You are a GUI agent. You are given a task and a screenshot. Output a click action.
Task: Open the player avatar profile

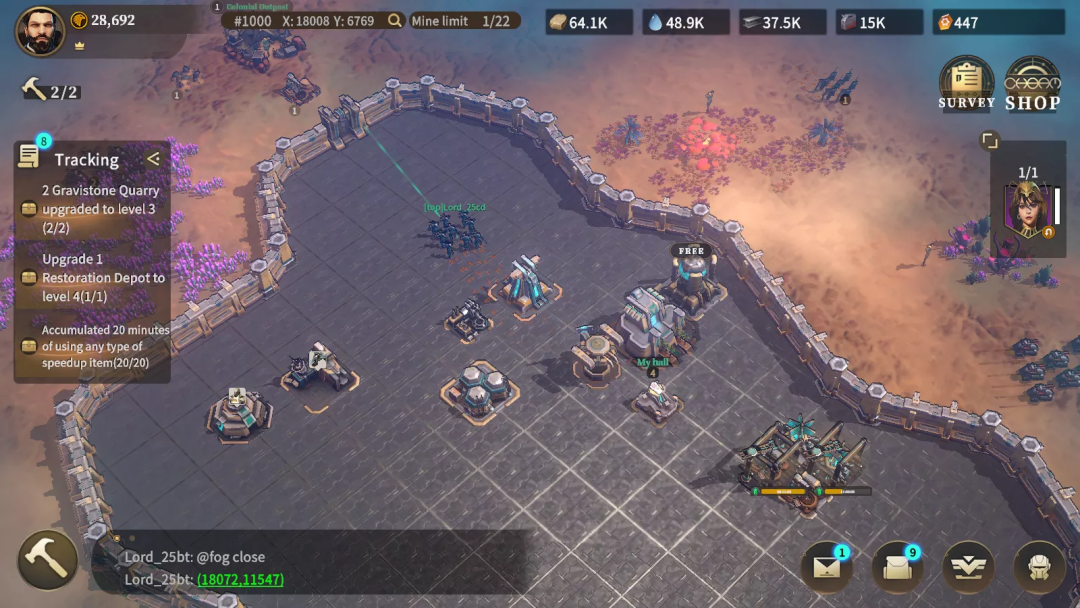(x=40, y=30)
